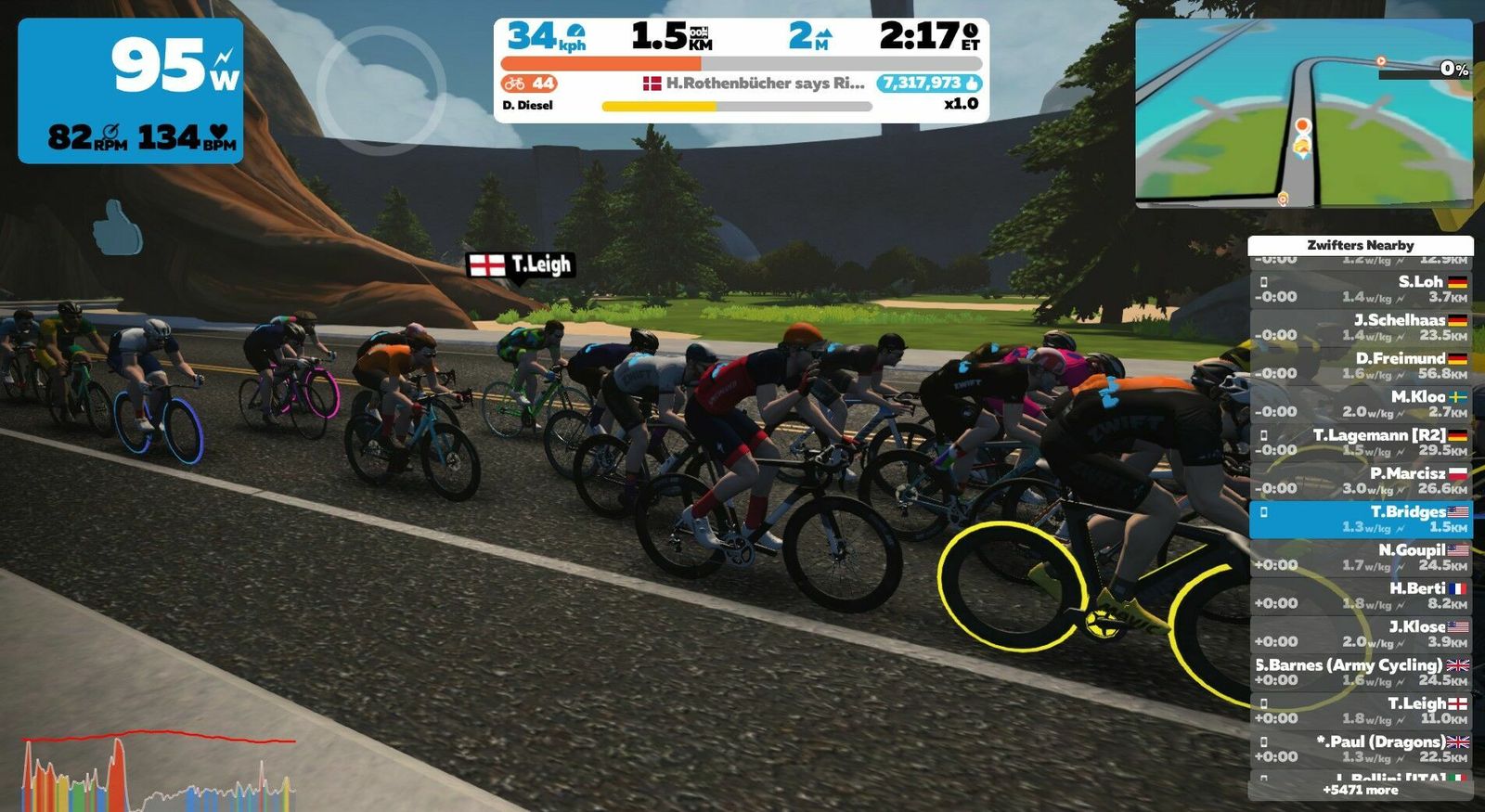Choose J.Klose in the rider list
Screen dimensions: 1485x812
pos(1360,634)
